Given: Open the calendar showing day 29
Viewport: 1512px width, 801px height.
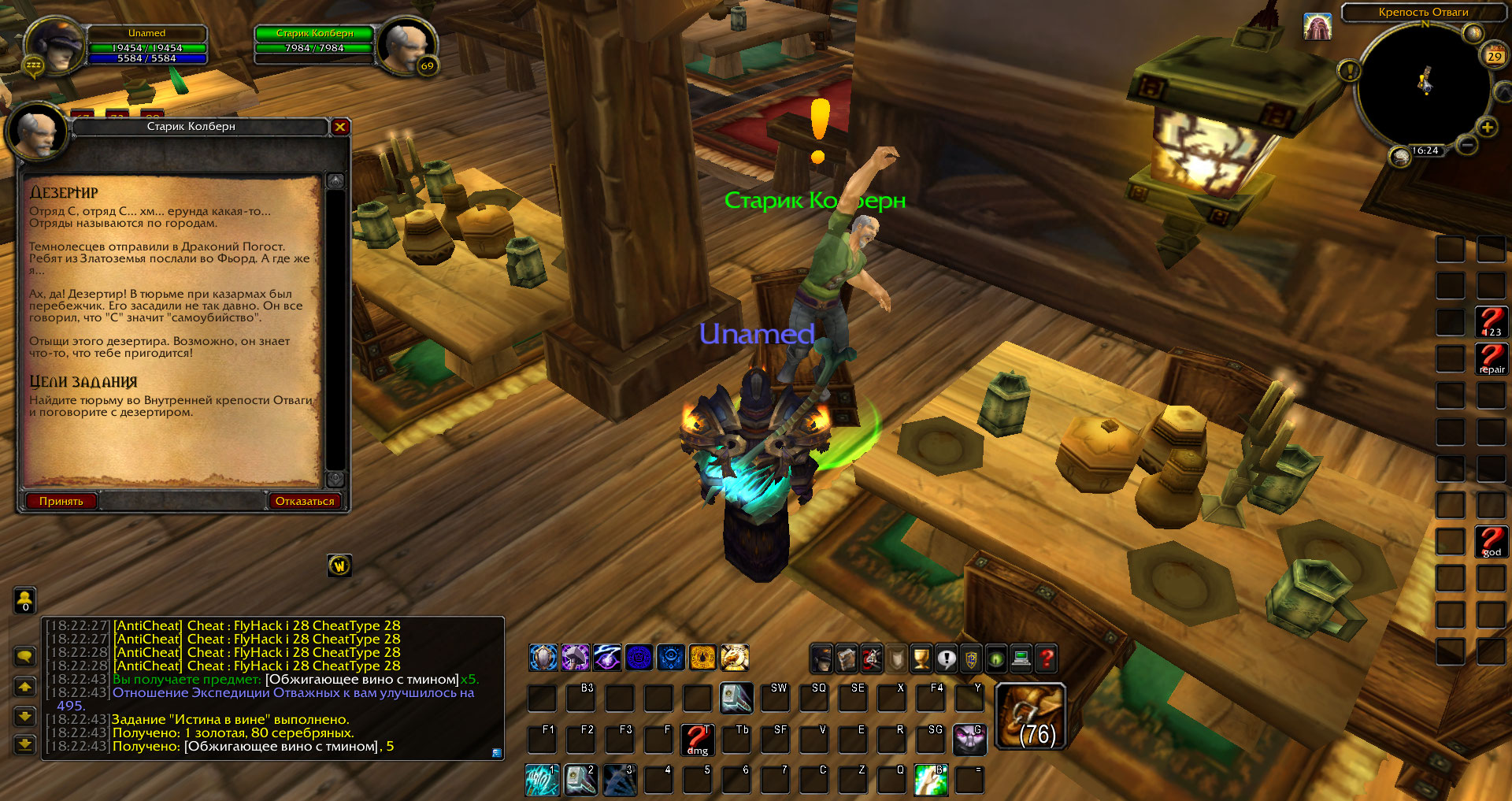Looking at the screenshot, I should (x=1494, y=56).
